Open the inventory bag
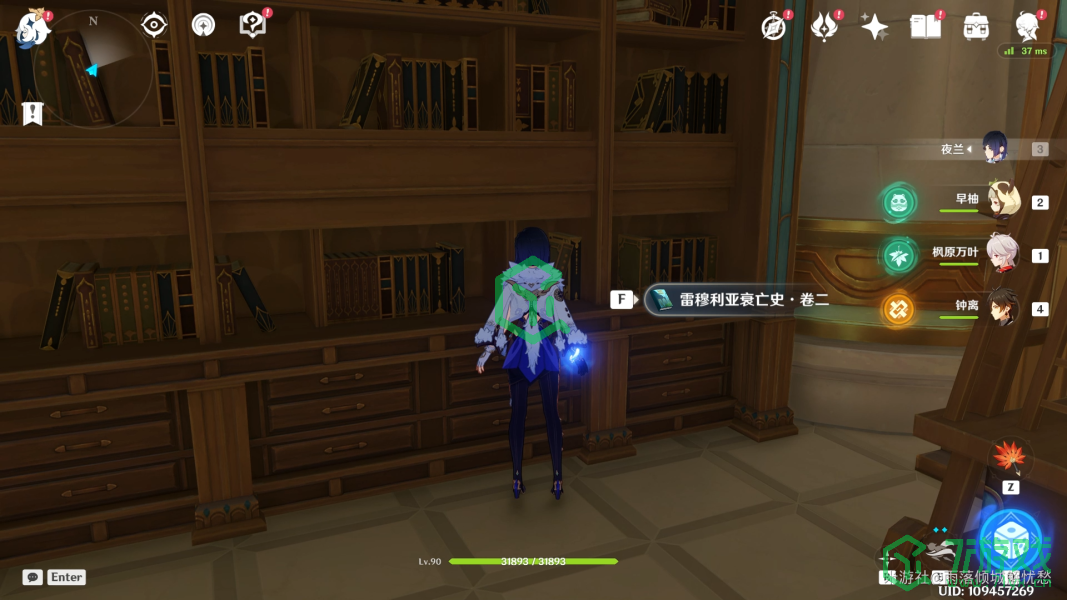Screen dimensions: 1067x600 [x=976, y=27]
